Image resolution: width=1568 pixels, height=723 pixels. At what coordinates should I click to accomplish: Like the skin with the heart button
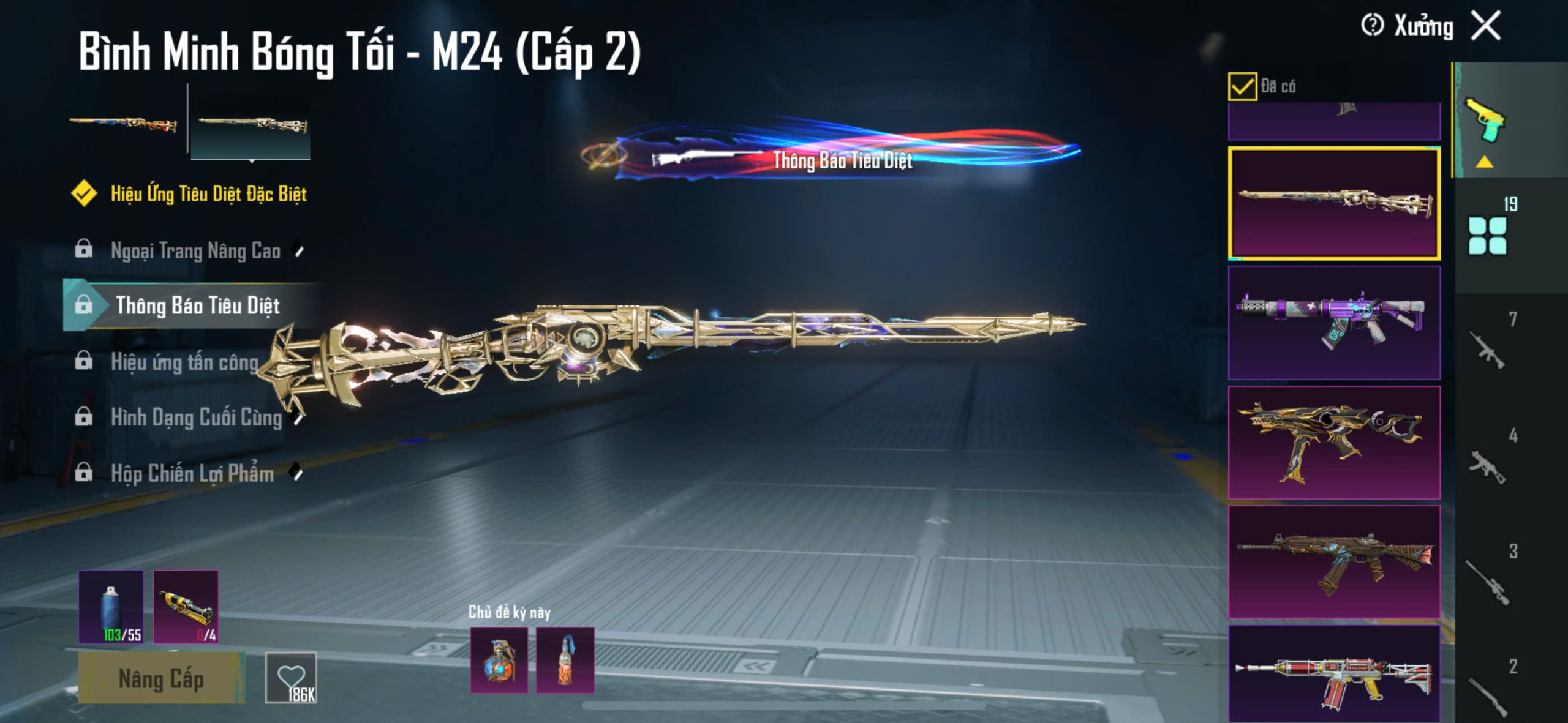point(291,678)
